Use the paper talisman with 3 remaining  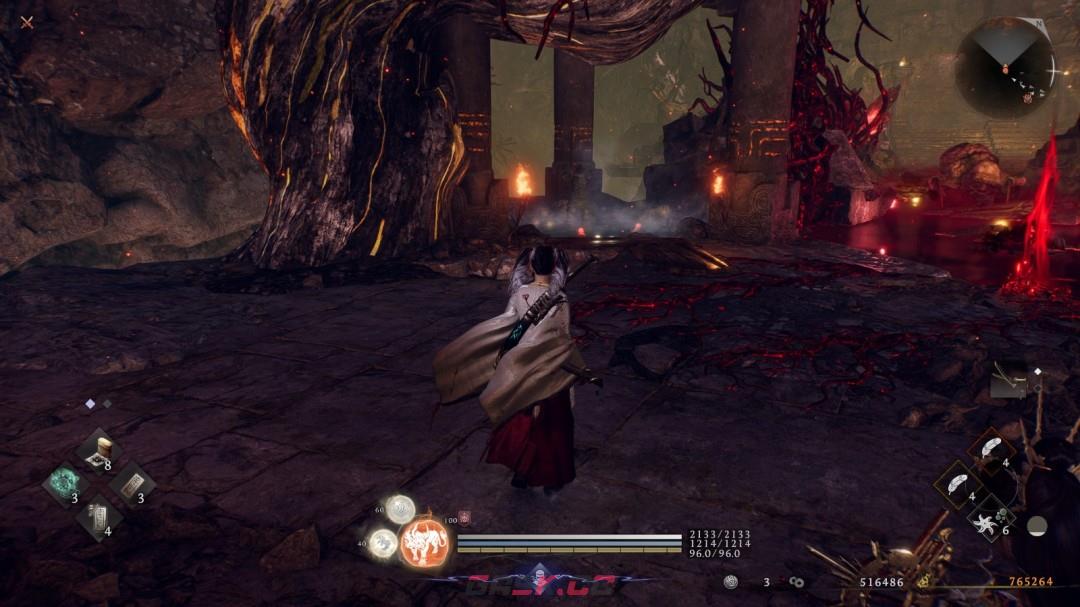click(130, 485)
